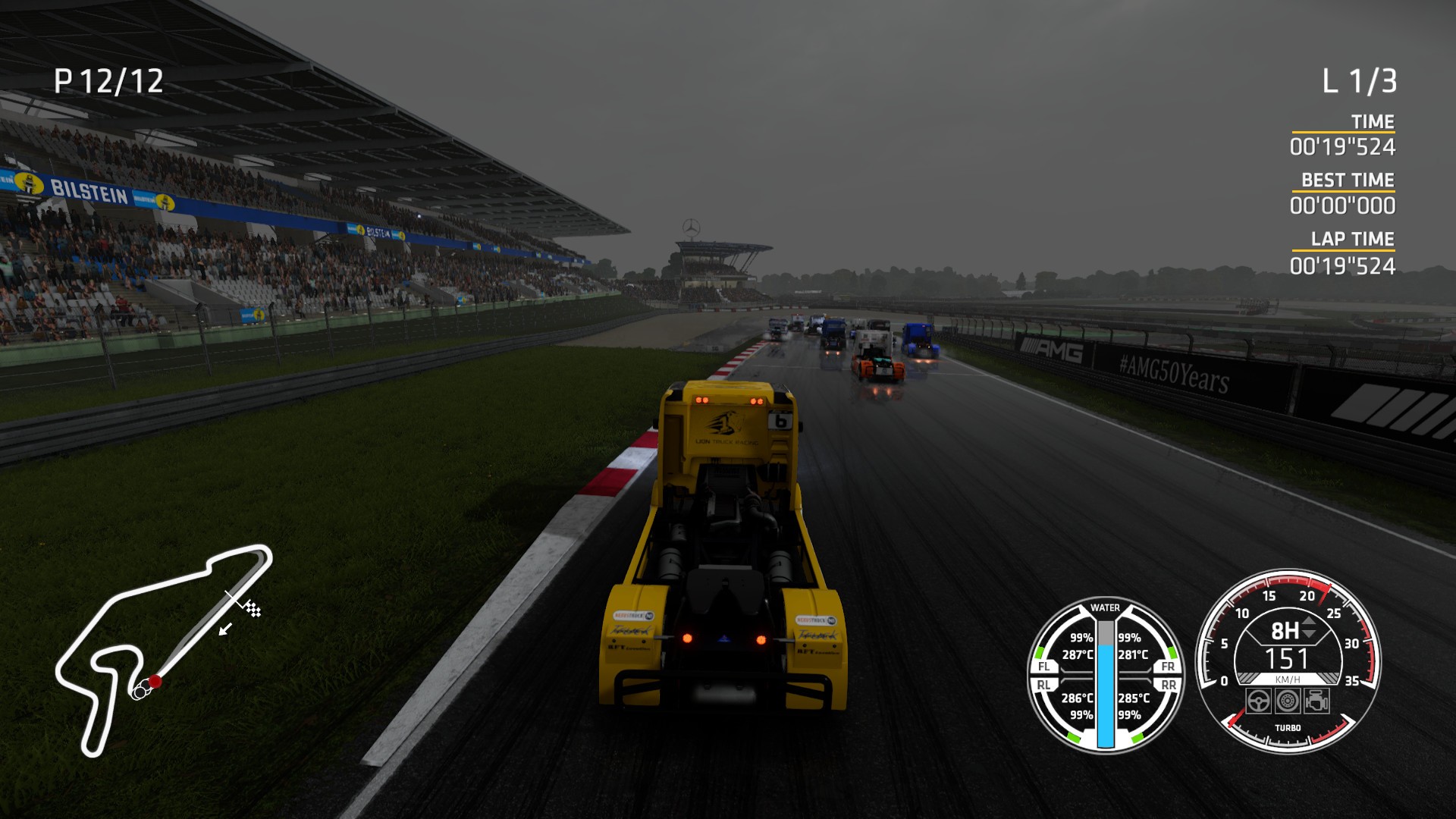
Task: Click the tyre wear icon on the speedometer
Action: (1288, 699)
